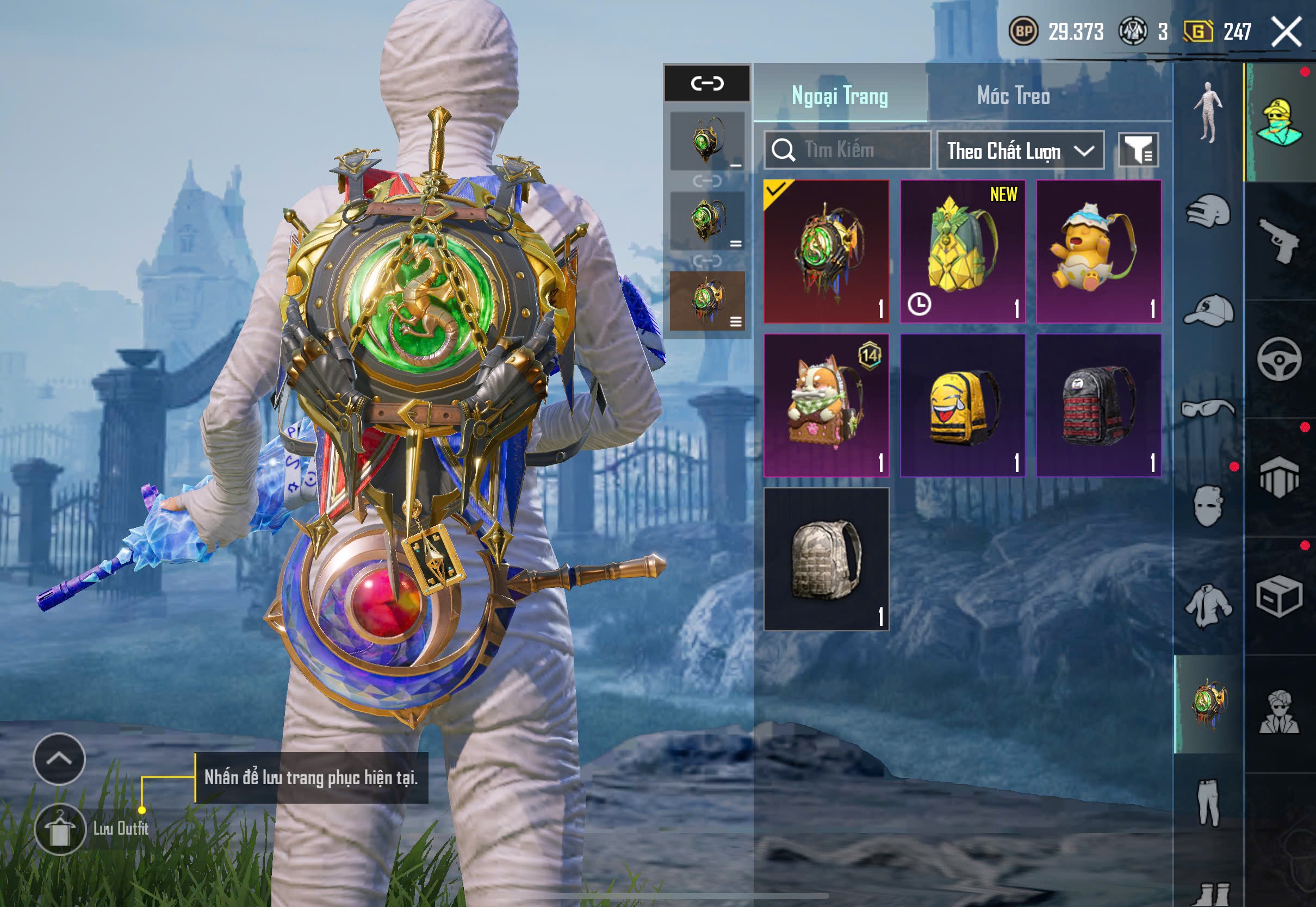Select the Ngoại Trang tab
Screen dimensions: 1316x907
click(x=839, y=96)
